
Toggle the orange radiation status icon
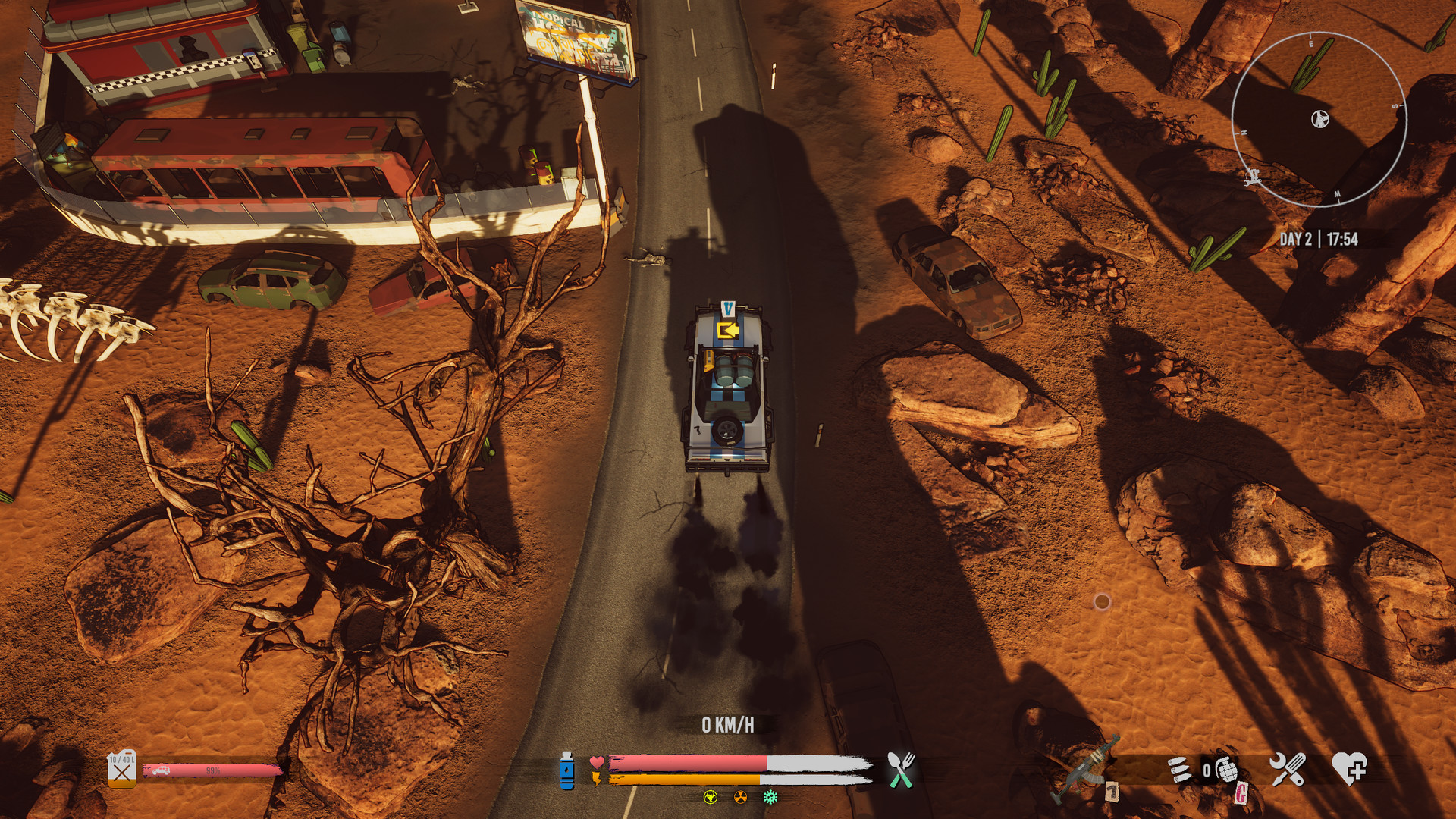coord(739,797)
